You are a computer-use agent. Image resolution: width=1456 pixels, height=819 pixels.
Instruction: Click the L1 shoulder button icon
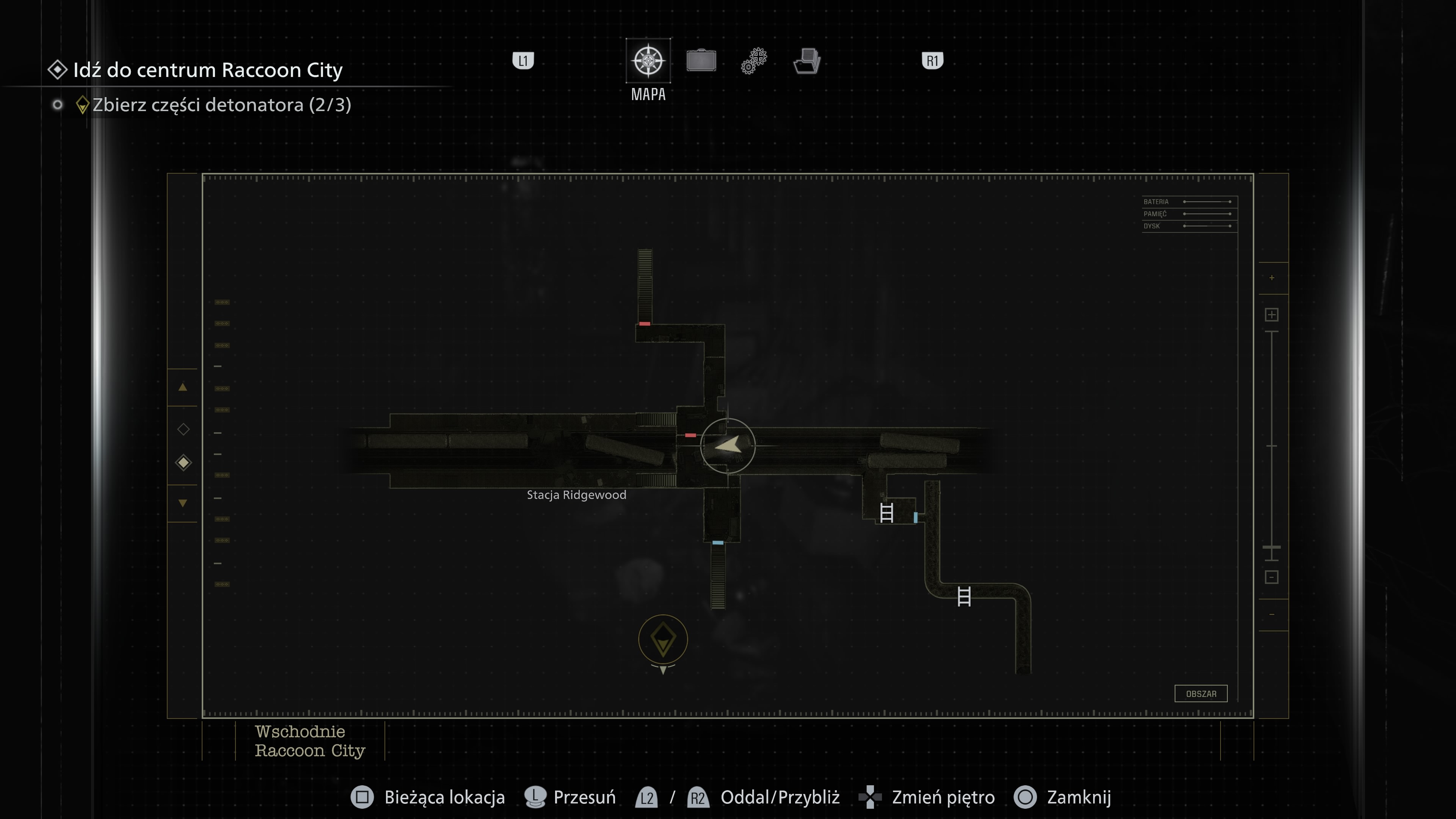(x=523, y=61)
